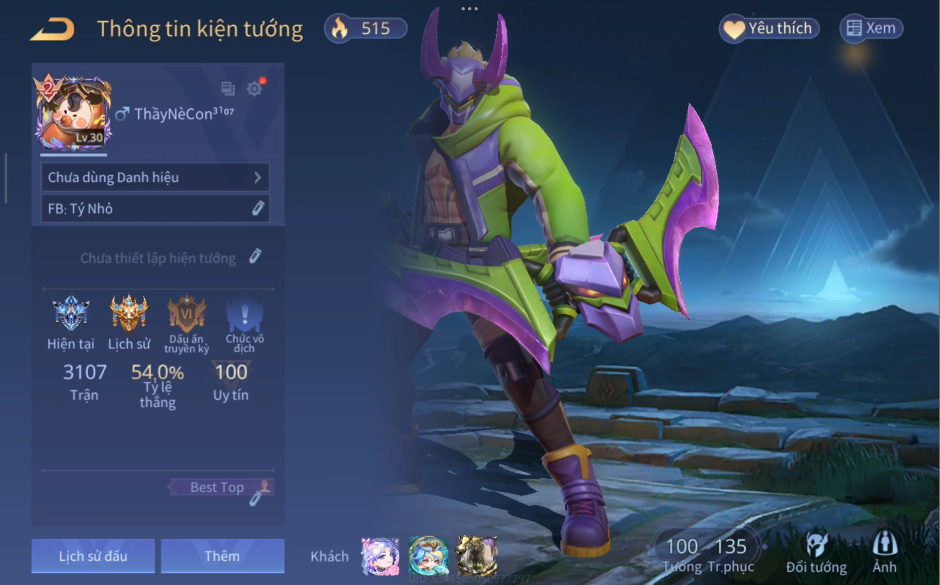Select the player avatar portrait

(73, 113)
